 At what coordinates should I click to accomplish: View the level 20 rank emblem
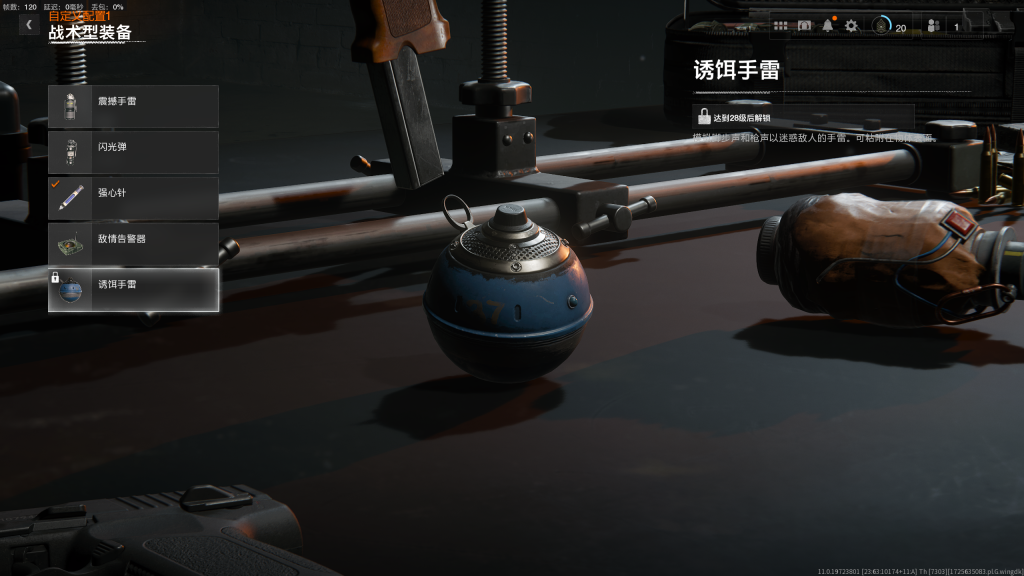[882, 26]
